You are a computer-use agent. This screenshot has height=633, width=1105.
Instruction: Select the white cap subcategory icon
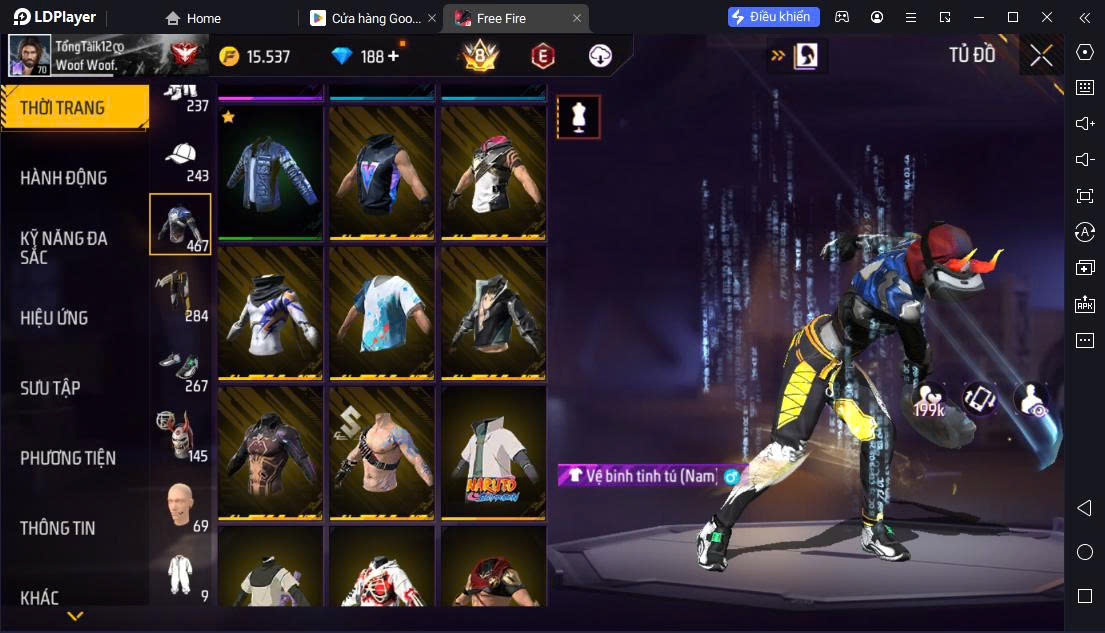click(180, 156)
